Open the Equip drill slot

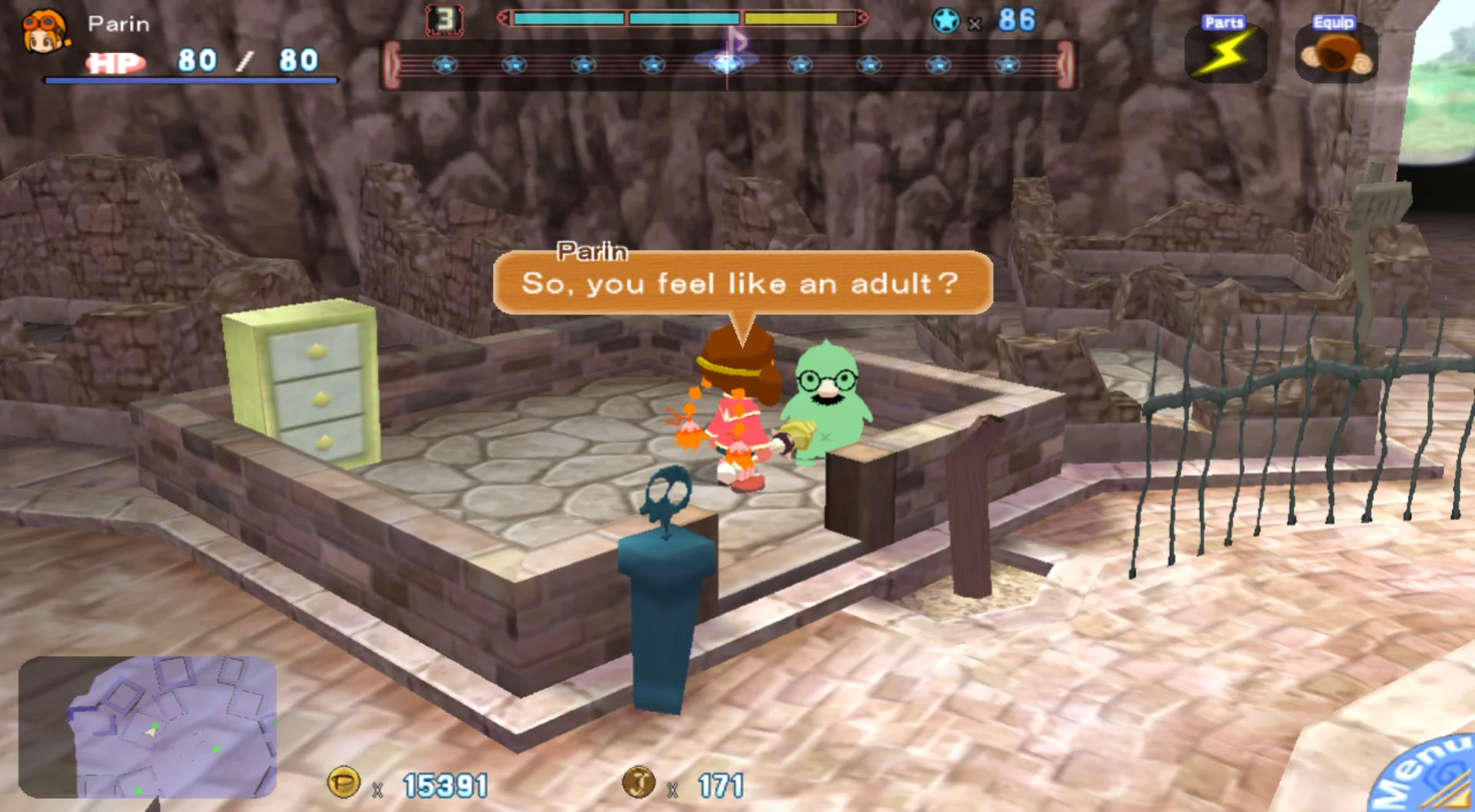pyautogui.click(x=1336, y=52)
